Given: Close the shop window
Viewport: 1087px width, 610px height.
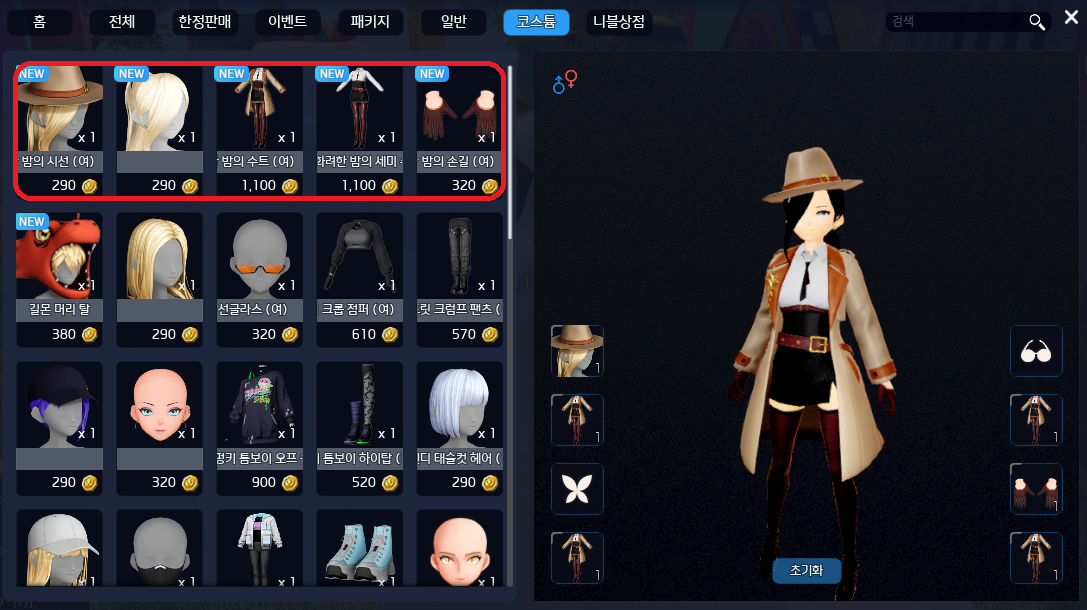Looking at the screenshot, I should [1071, 17].
